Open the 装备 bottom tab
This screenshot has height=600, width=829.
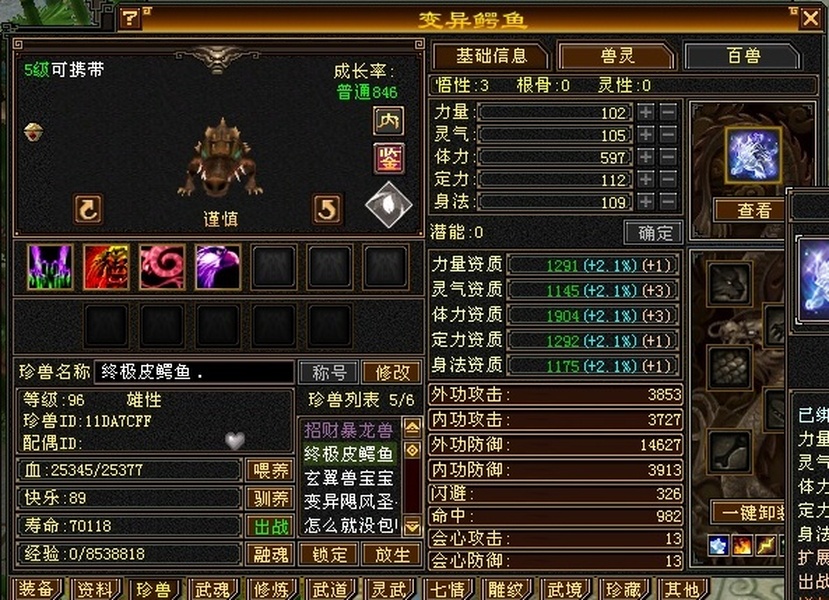pyautogui.click(x=36, y=589)
